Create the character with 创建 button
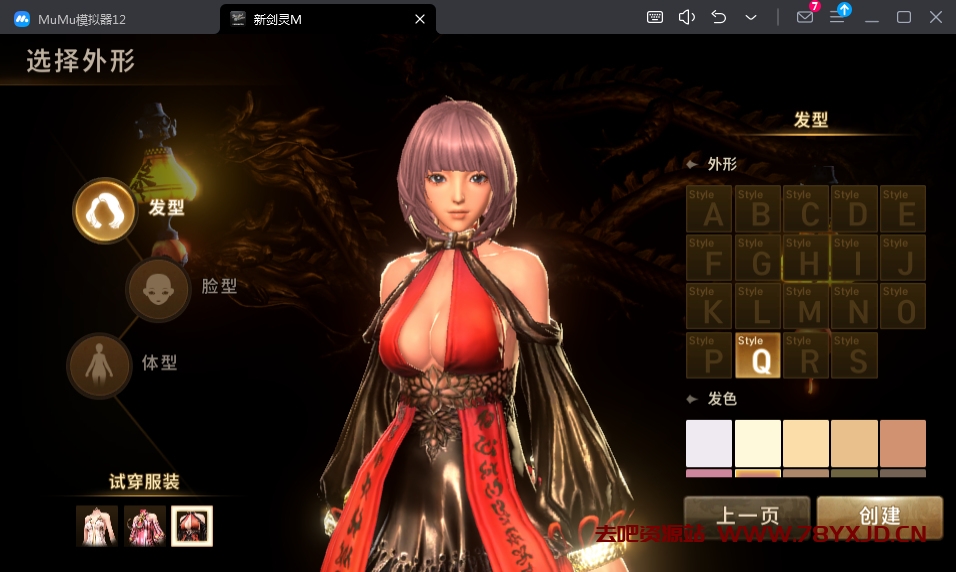956x572 pixels. click(x=880, y=515)
